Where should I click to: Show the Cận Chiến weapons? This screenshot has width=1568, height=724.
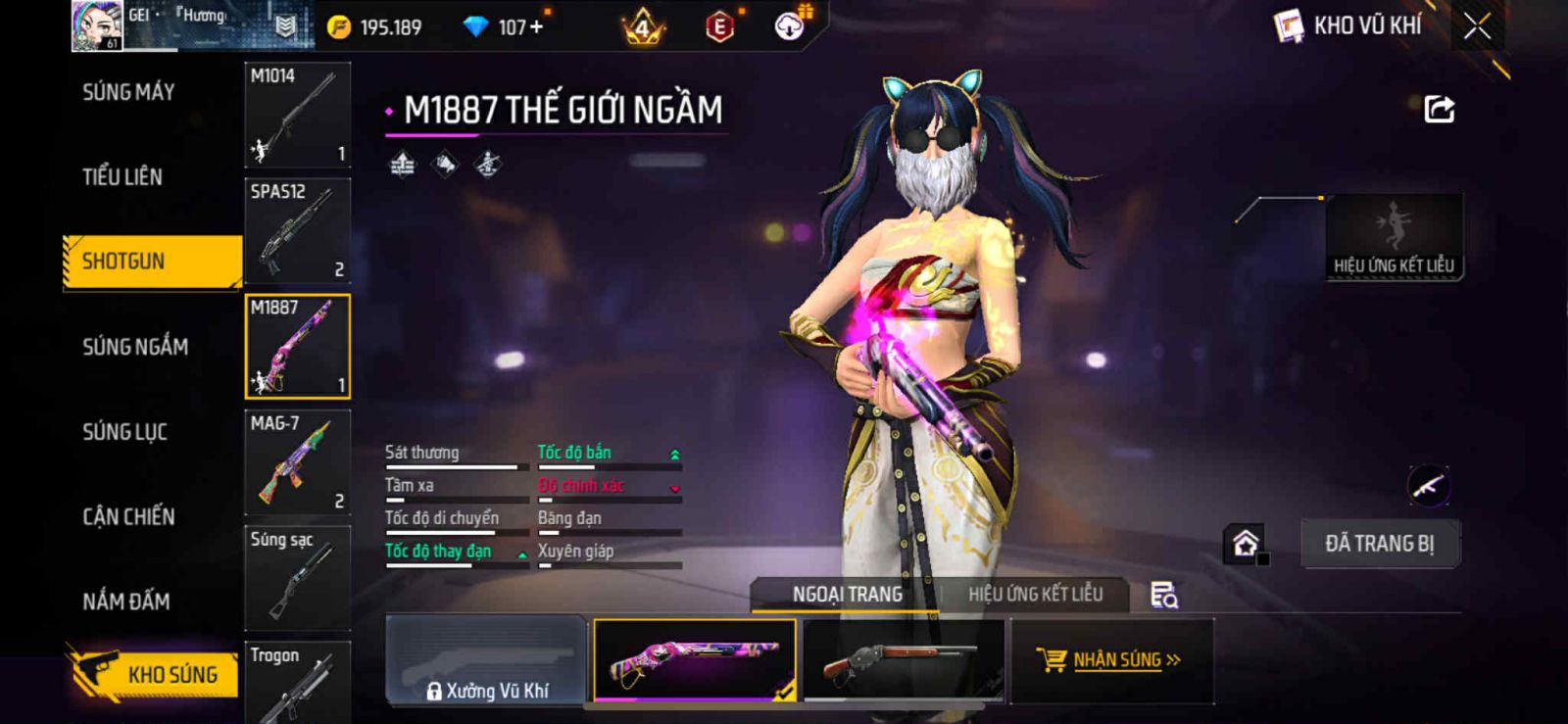[x=128, y=516]
